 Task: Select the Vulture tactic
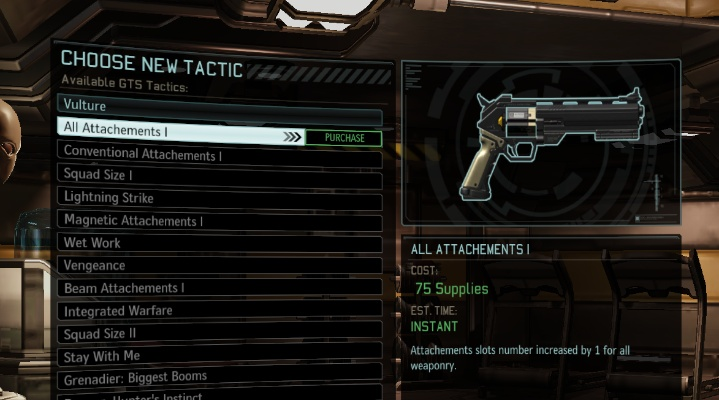[x=220, y=105]
